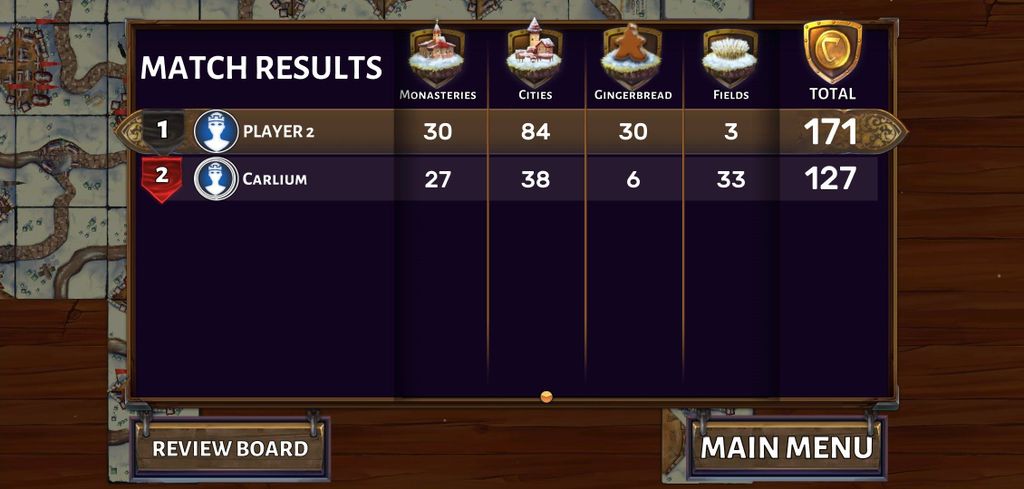1024x489 pixels.
Task: Open the Review Board view
Action: click(230, 448)
